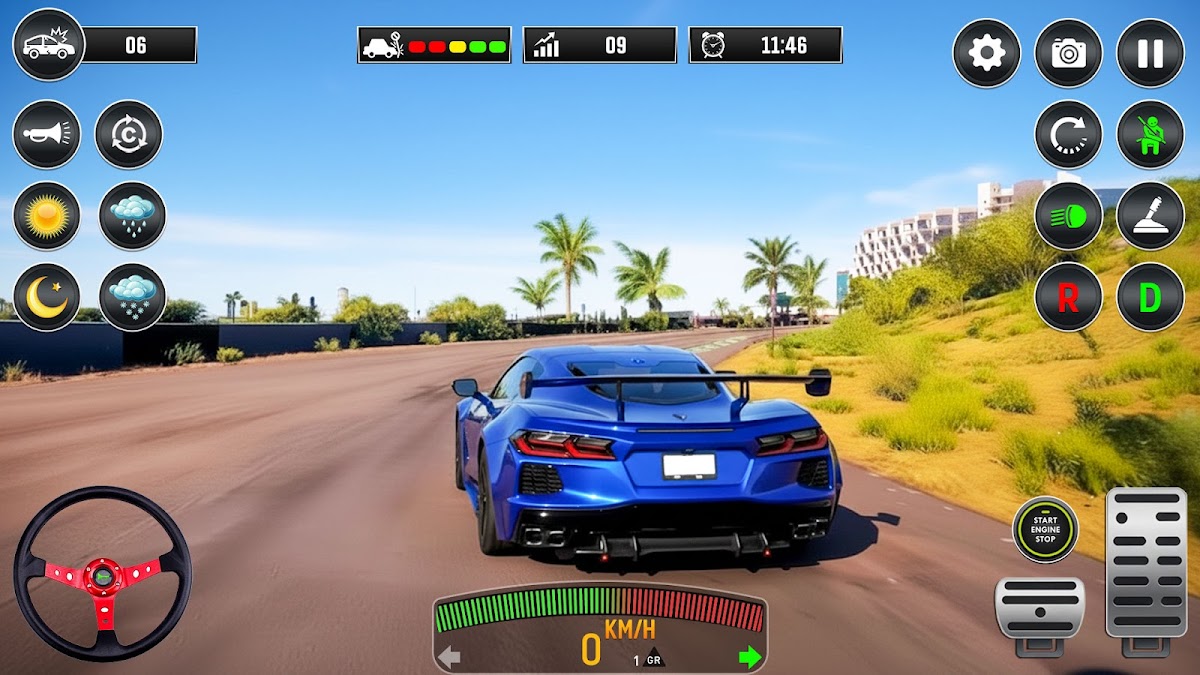Open the gear shifter control
The image size is (1200, 675).
tap(1150, 215)
